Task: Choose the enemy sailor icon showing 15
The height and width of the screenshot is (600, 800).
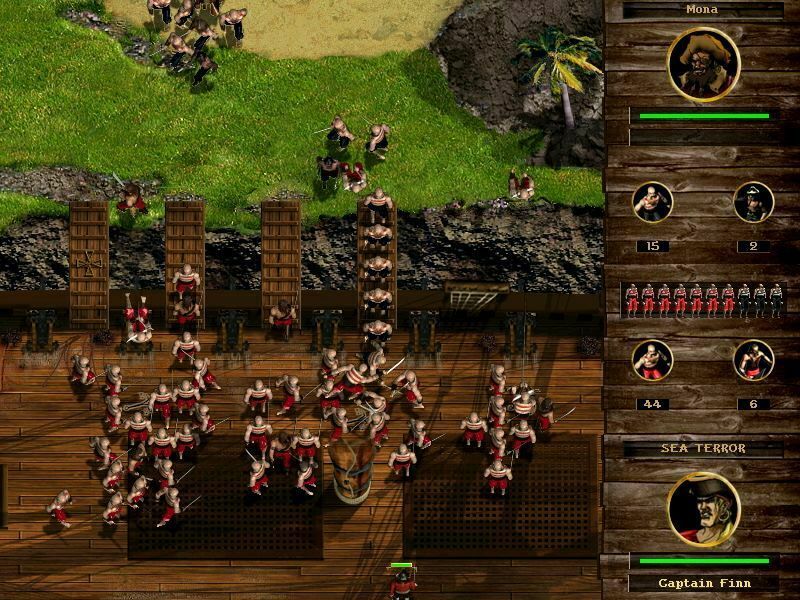Action: pos(653,202)
